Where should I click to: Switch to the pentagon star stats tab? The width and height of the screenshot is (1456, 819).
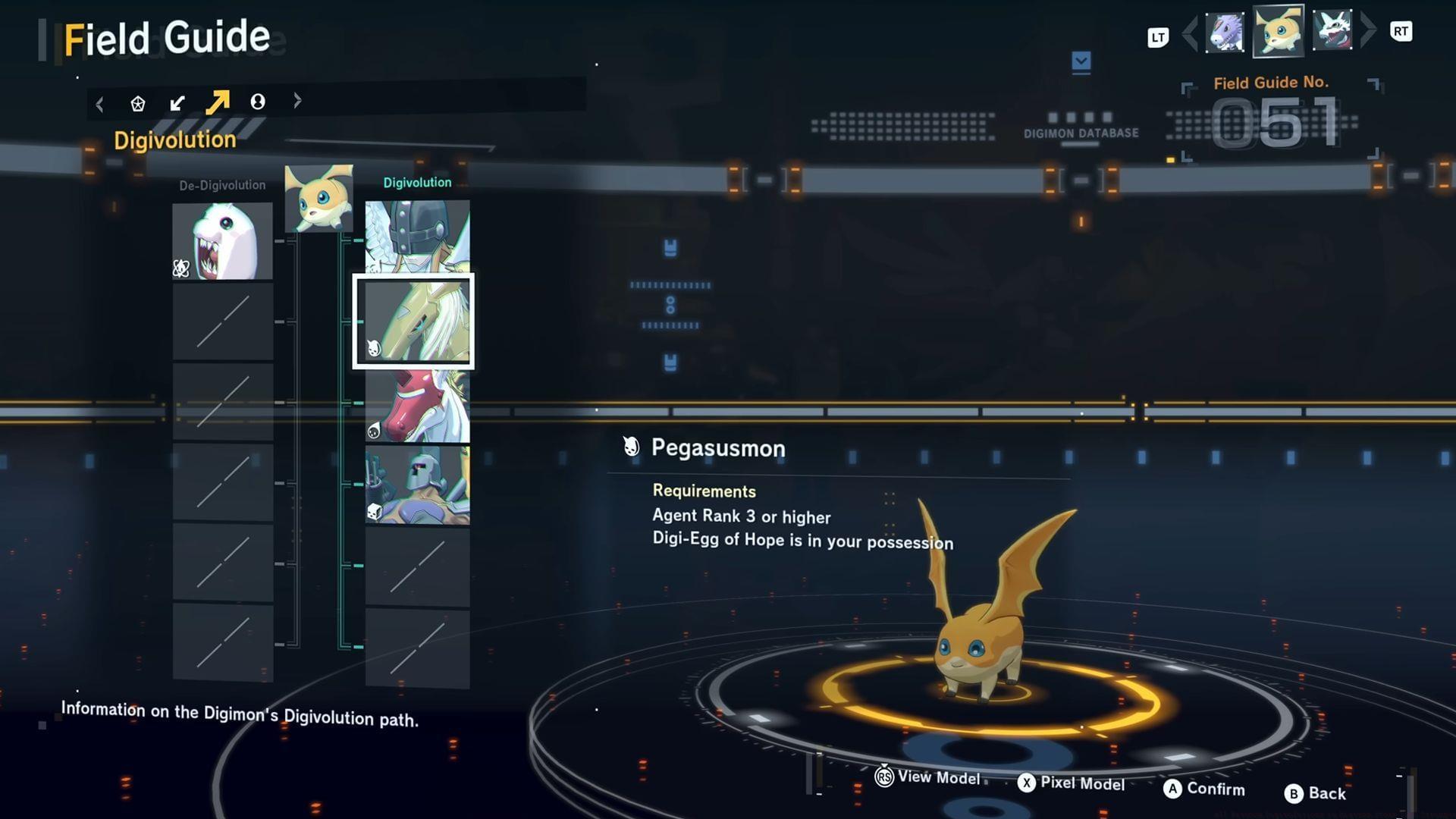[137, 103]
